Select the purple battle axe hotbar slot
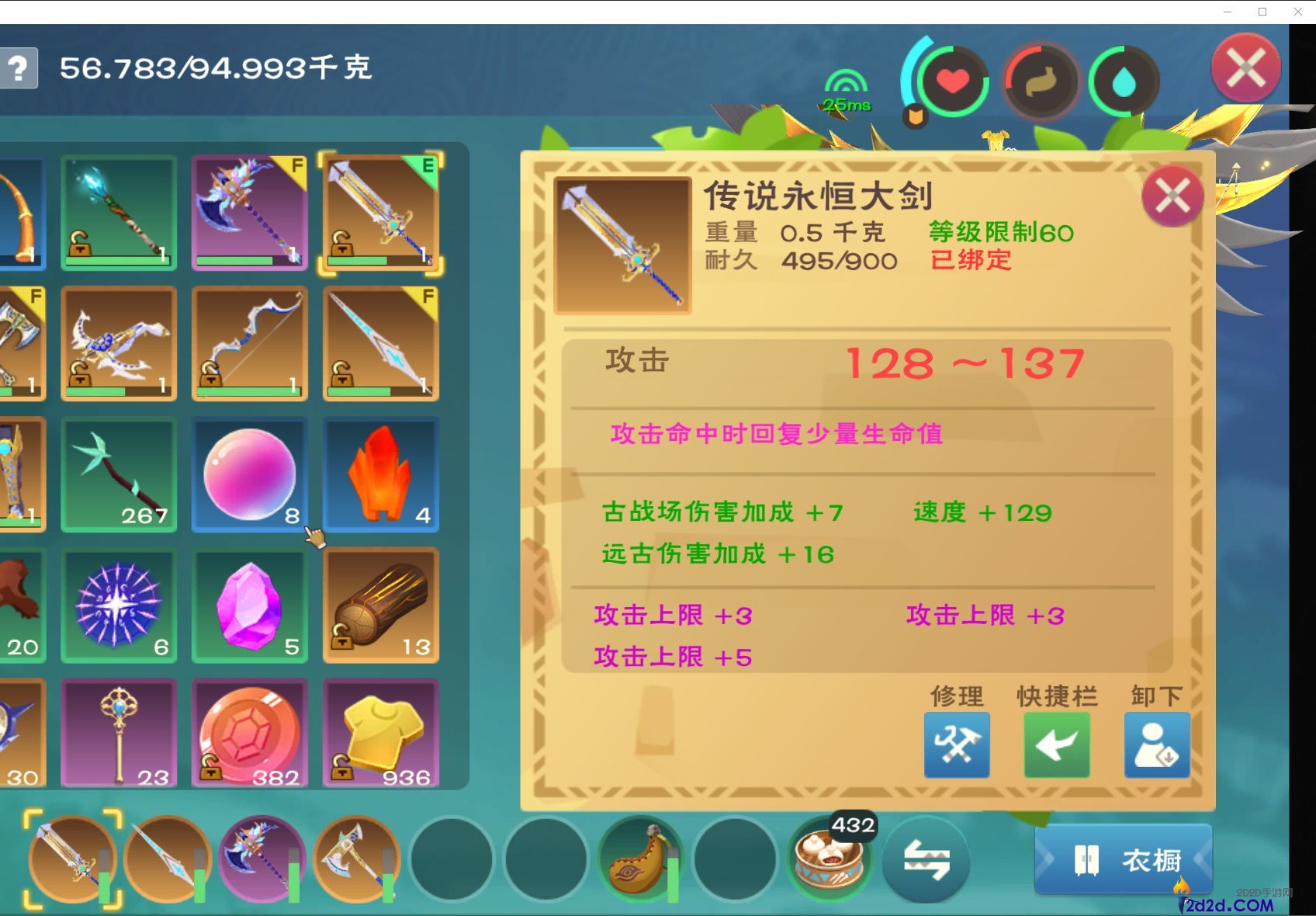 pos(261,858)
